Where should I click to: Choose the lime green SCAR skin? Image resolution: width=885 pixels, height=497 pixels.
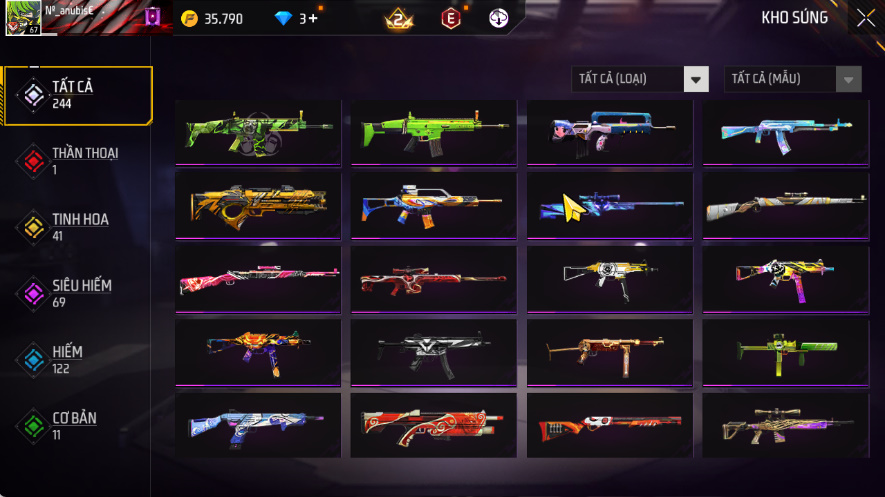coord(433,131)
